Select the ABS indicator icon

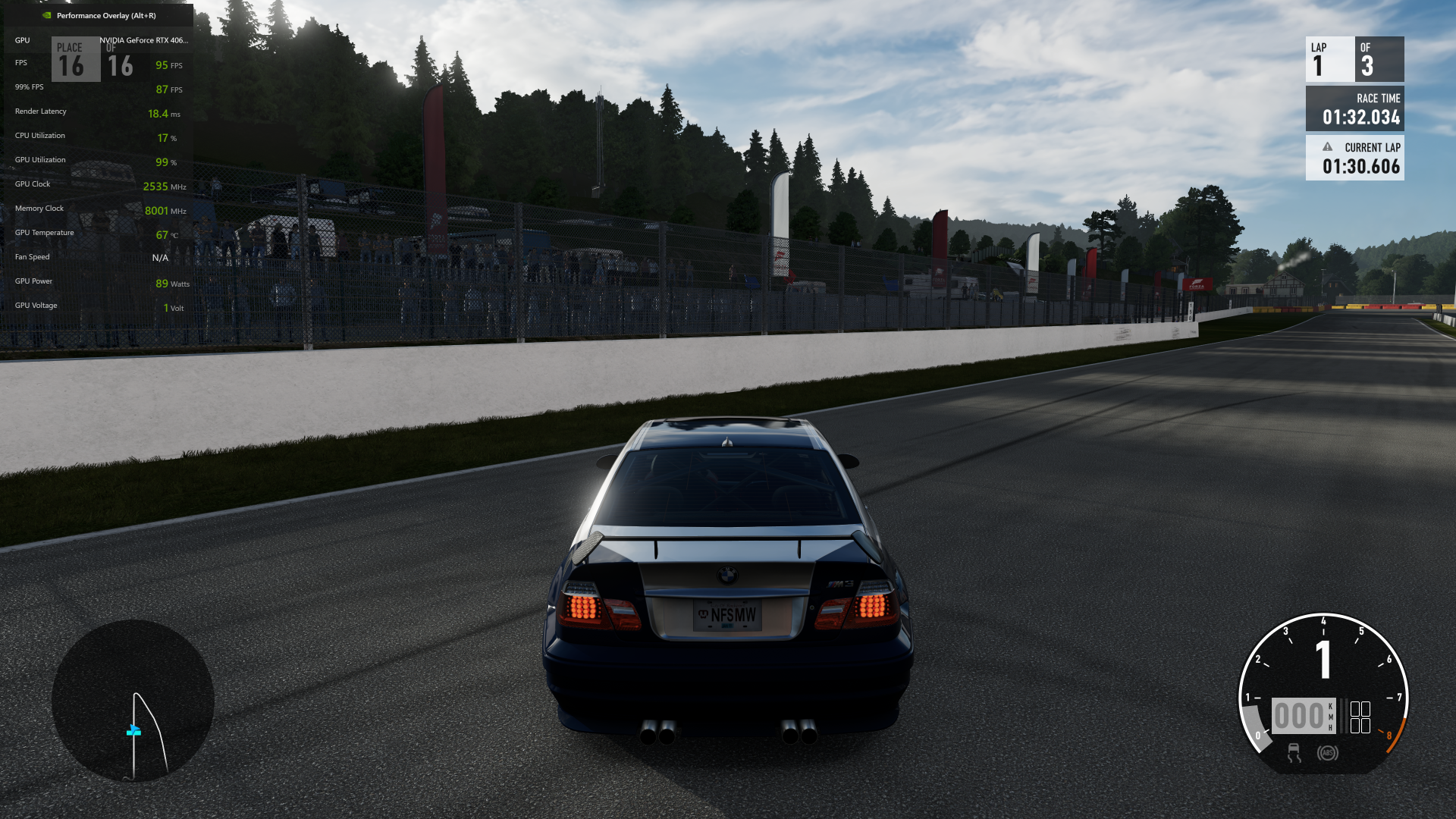(1327, 753)
